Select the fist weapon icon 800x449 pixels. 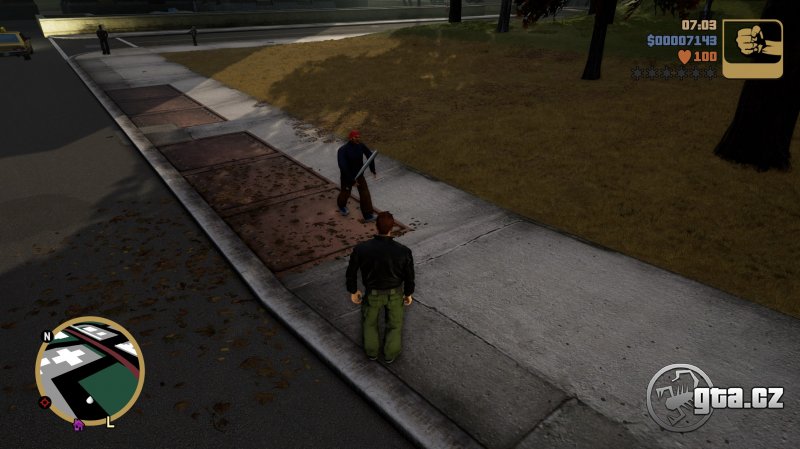(x=752, y=48)
